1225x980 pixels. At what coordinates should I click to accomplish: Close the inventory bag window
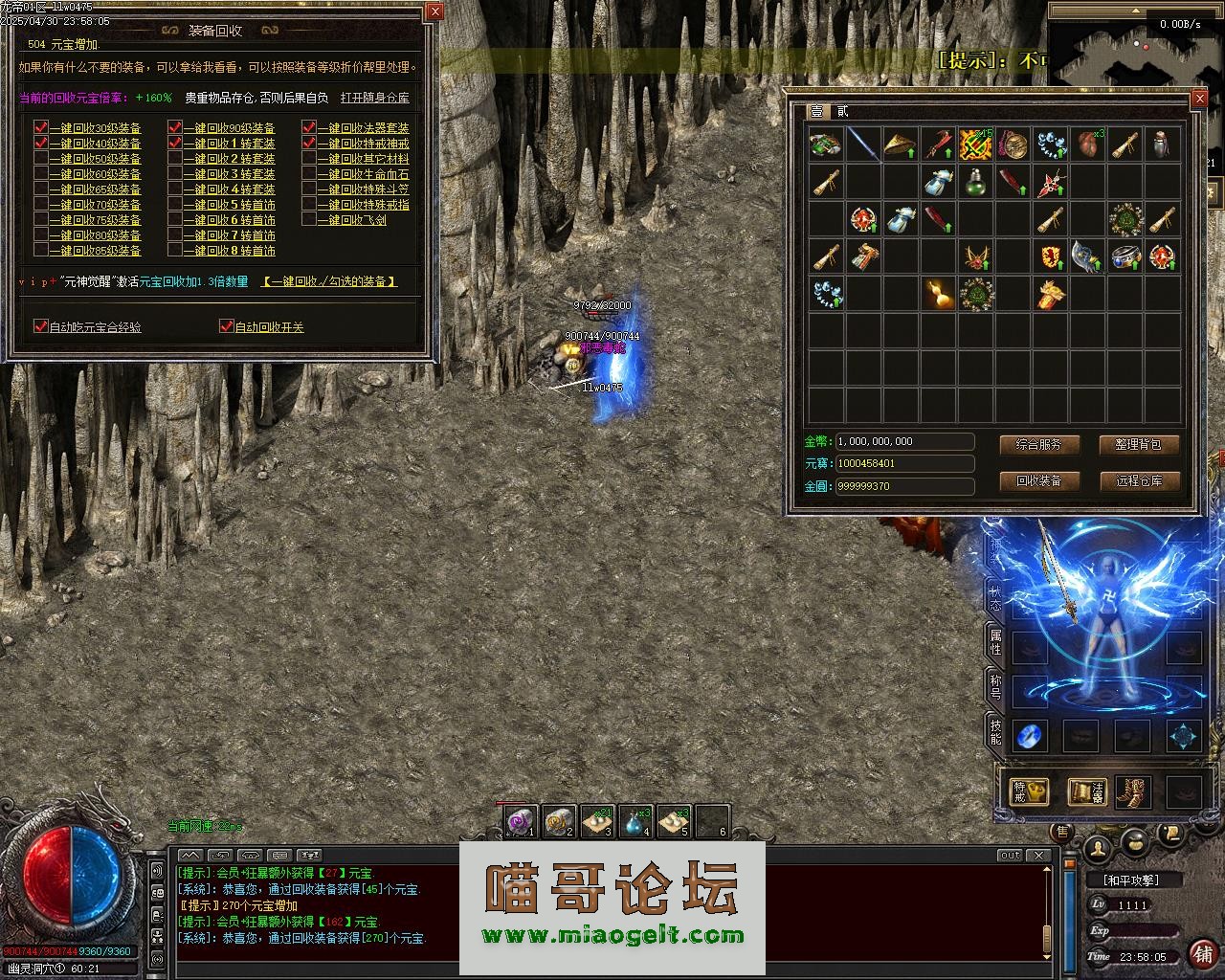tap(1199, 99)
